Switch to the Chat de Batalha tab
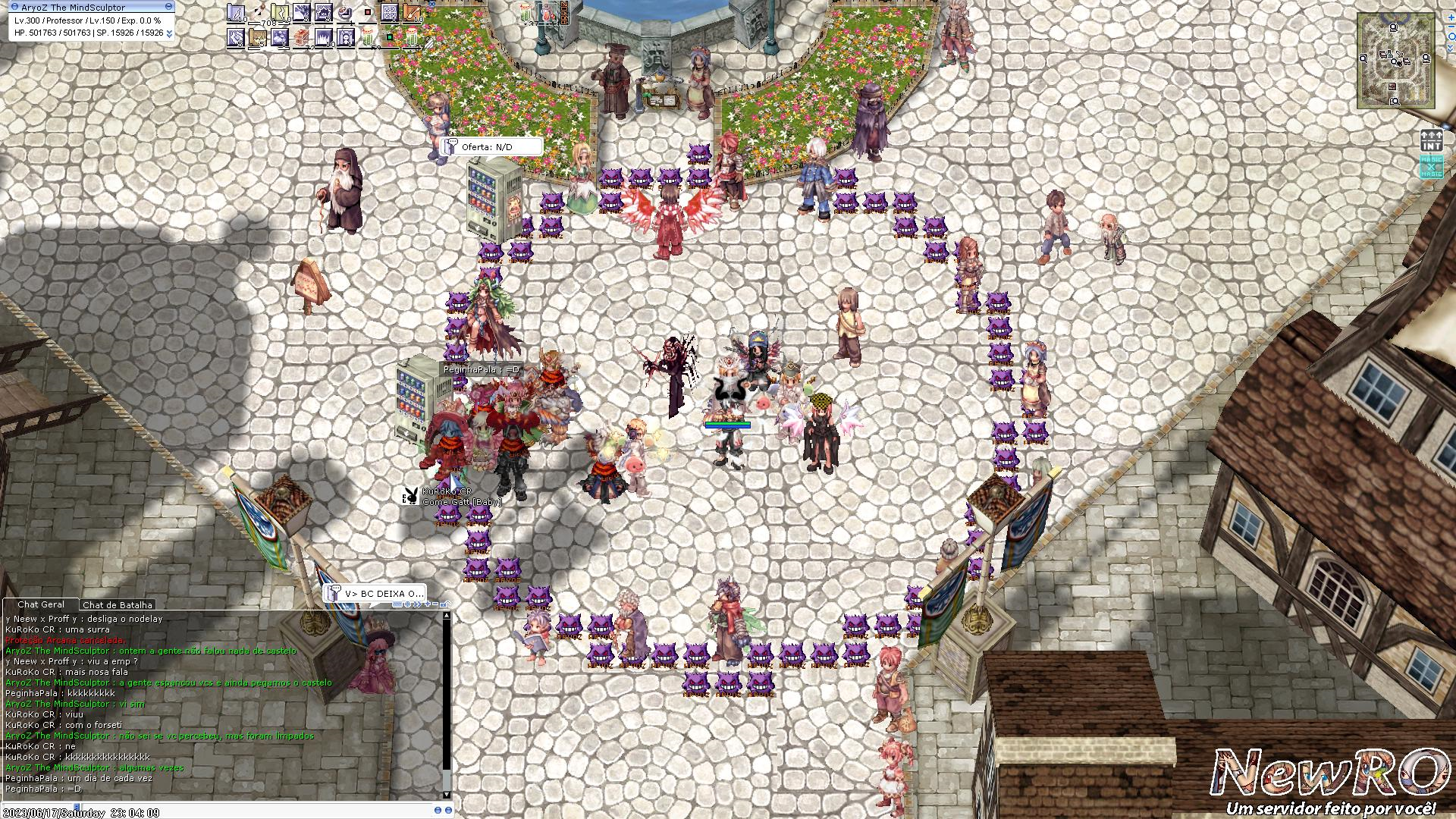This screenshot has height=819, width=1456. click(x=117, y=605)
